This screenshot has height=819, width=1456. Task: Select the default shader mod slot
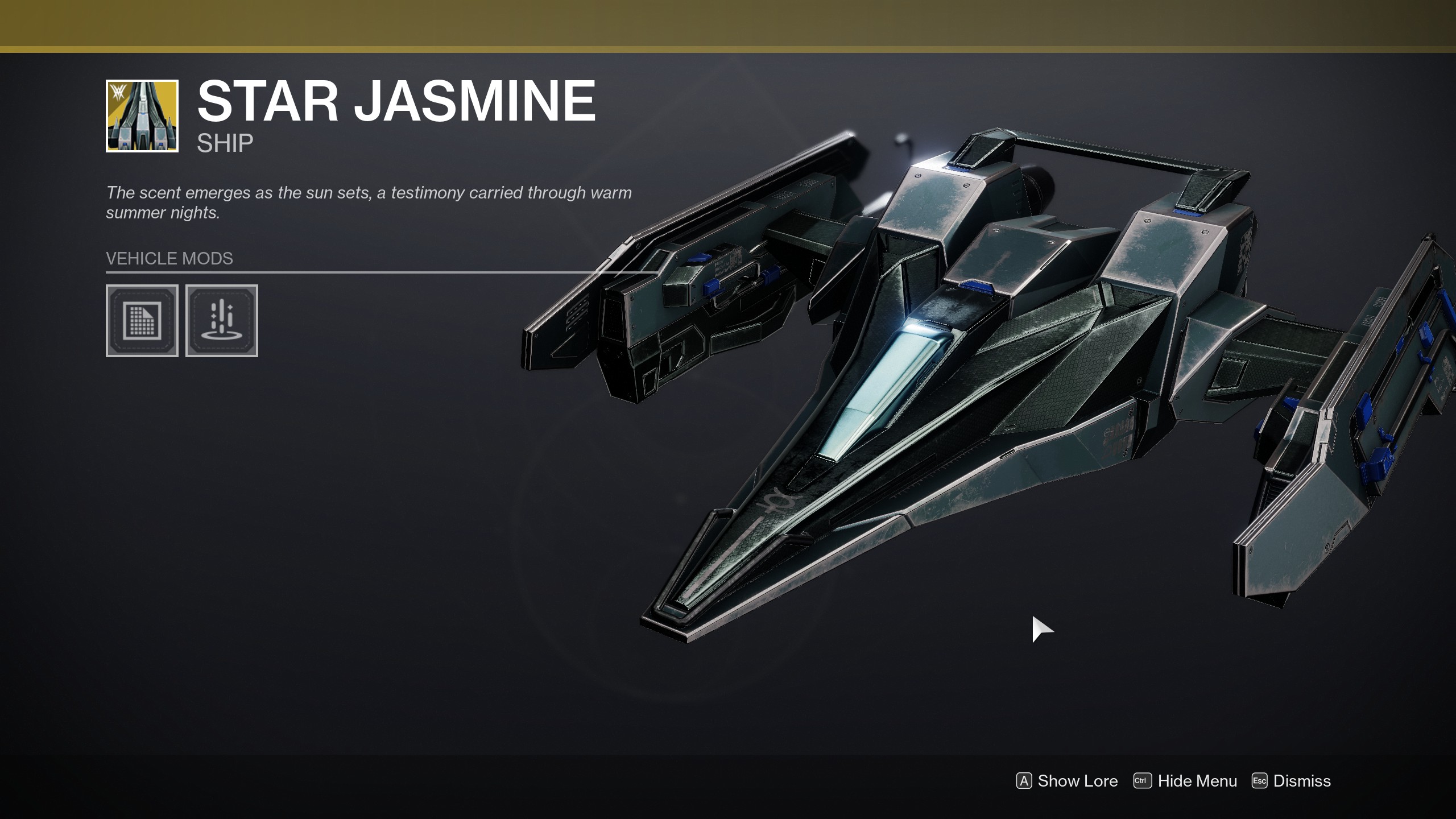coord(142,321)
